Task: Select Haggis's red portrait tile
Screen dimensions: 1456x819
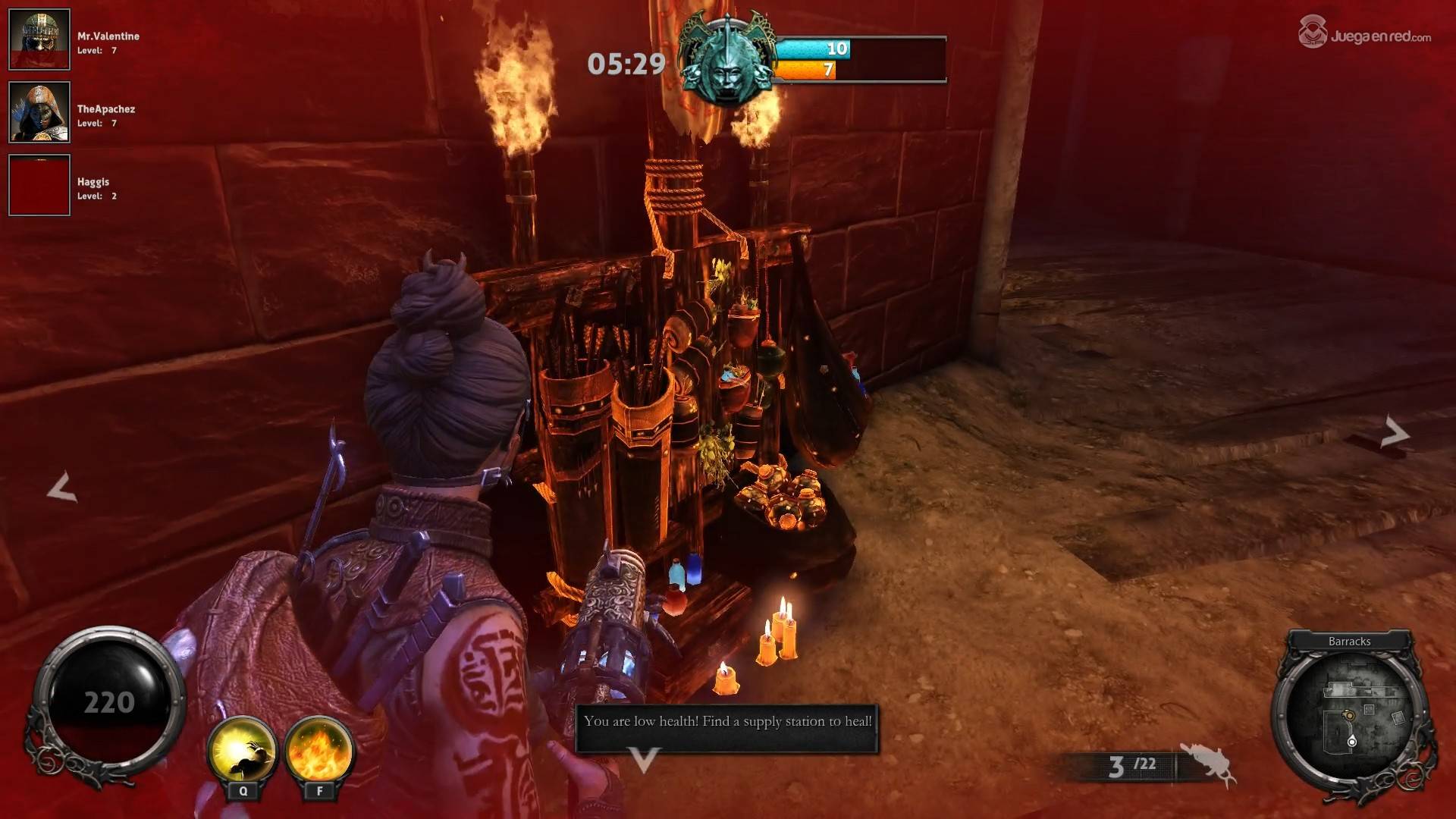Action: (39, 185)
